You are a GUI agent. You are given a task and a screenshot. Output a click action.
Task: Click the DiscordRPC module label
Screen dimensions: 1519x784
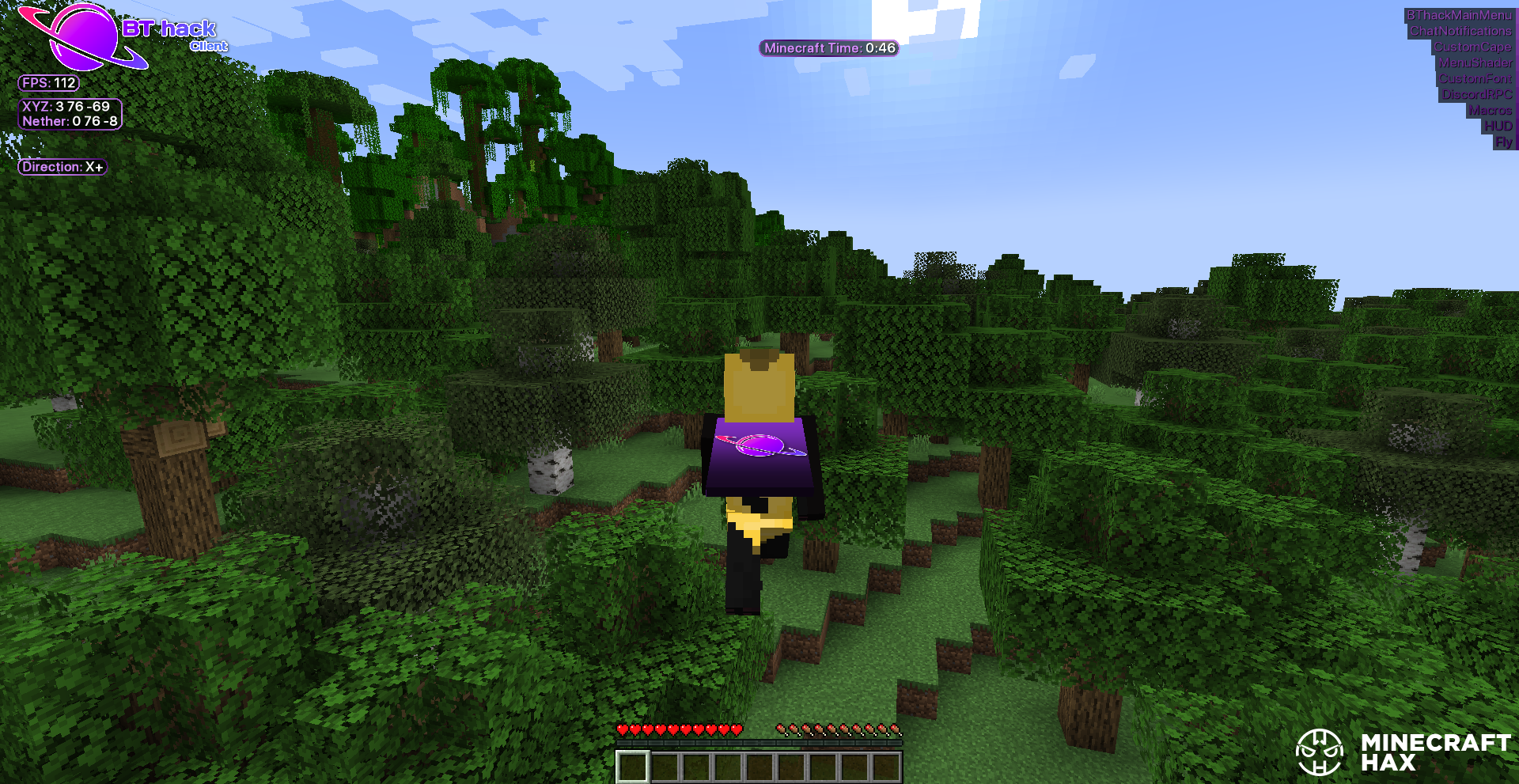1476,94
